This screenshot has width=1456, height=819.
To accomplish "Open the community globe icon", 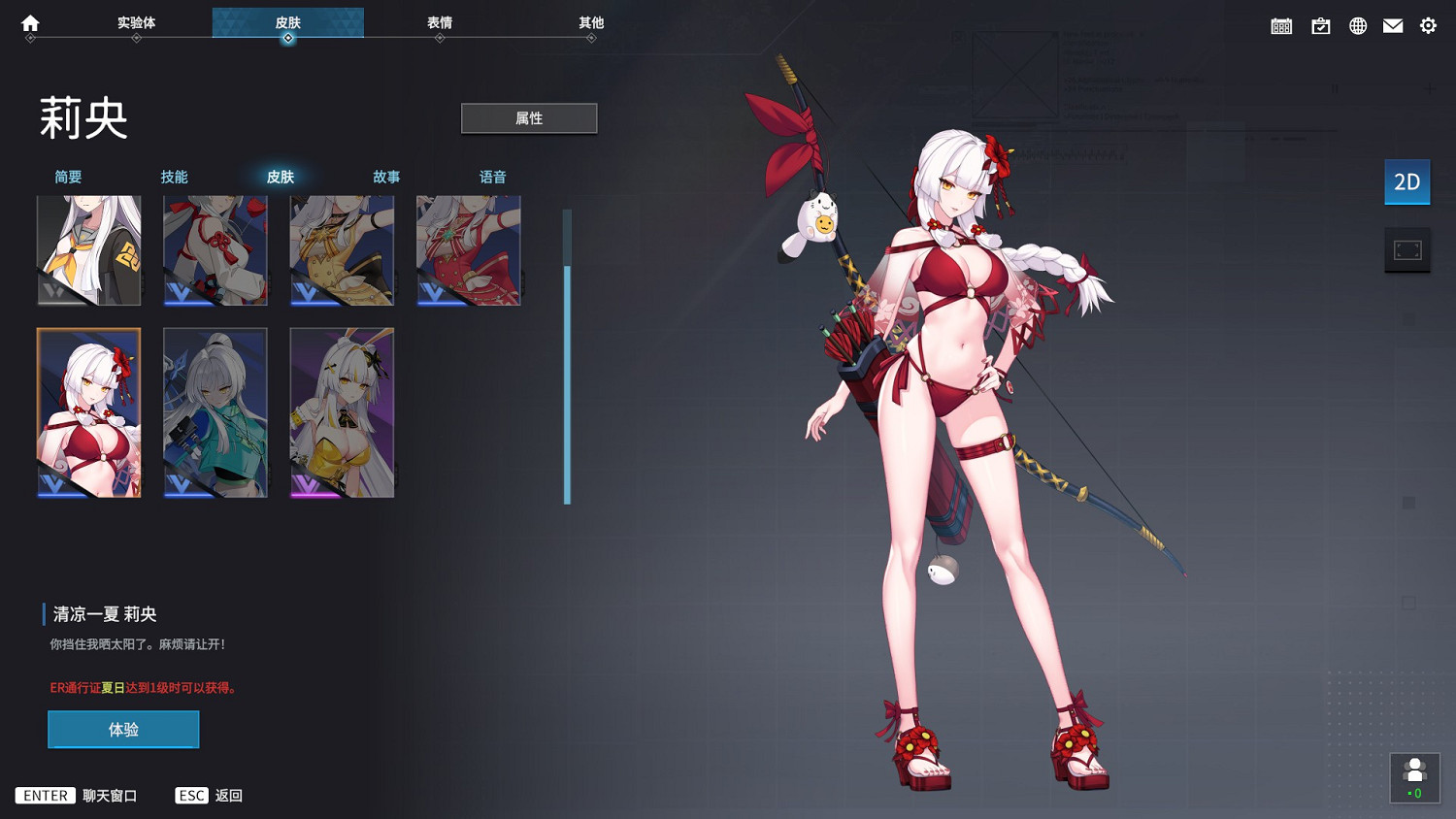I will coord(1357,25).
